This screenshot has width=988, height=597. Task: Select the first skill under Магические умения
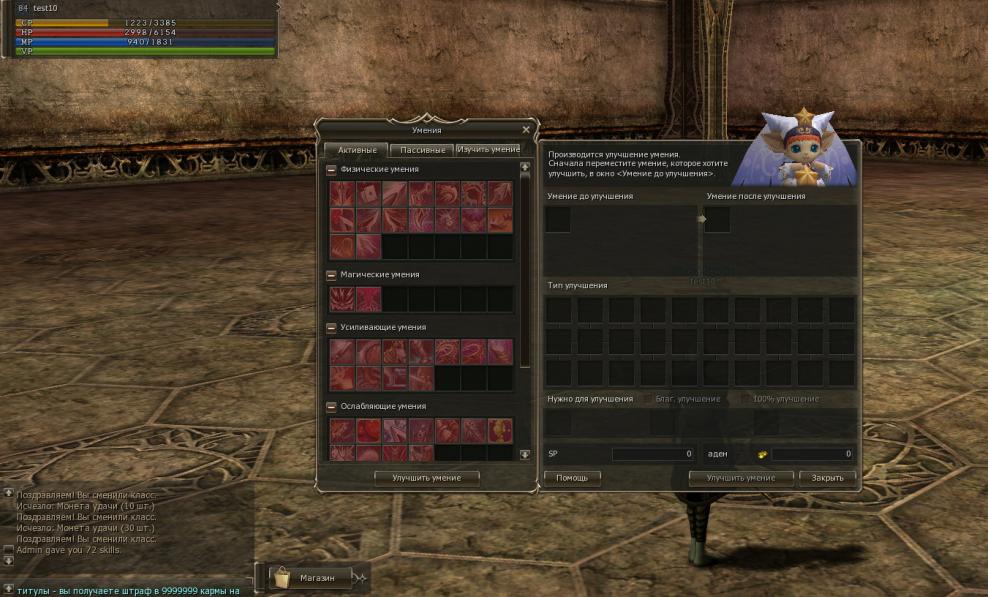342,299
